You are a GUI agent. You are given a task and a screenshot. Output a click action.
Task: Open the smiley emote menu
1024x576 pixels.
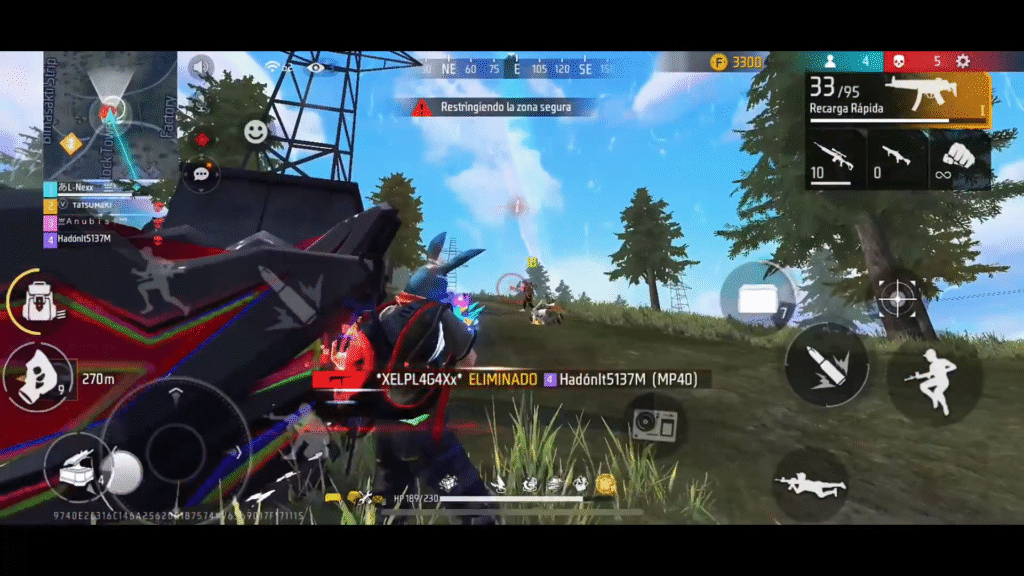point(257,131)
